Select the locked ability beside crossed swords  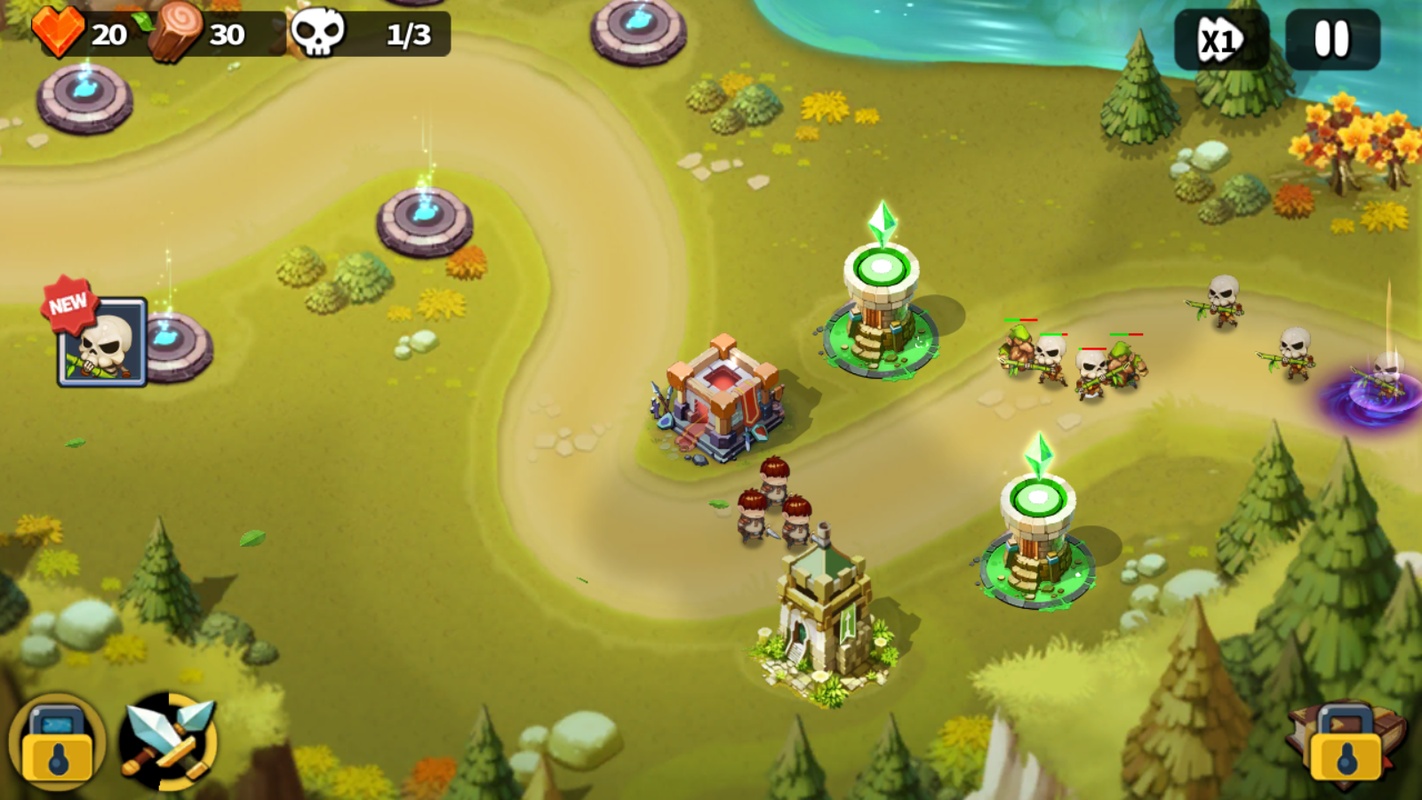click(x=57, y=742)
